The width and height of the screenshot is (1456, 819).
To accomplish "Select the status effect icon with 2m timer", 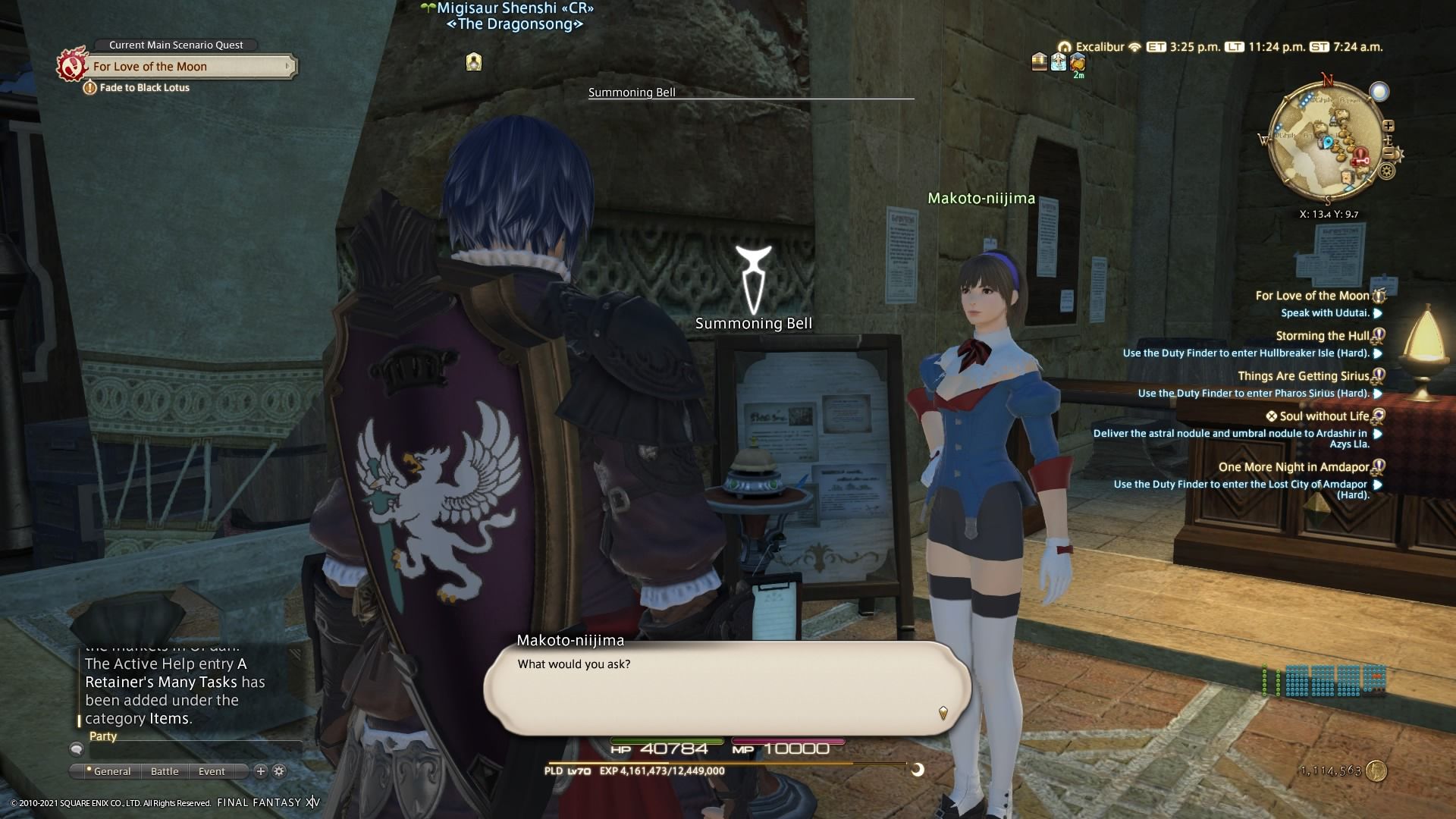I will tap(1078, 62).
